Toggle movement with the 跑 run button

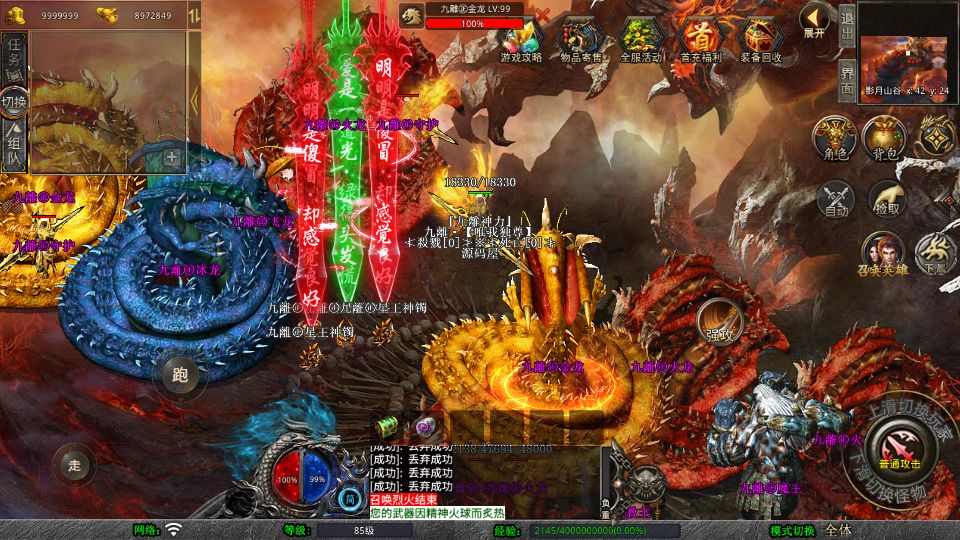click(180, 375)
